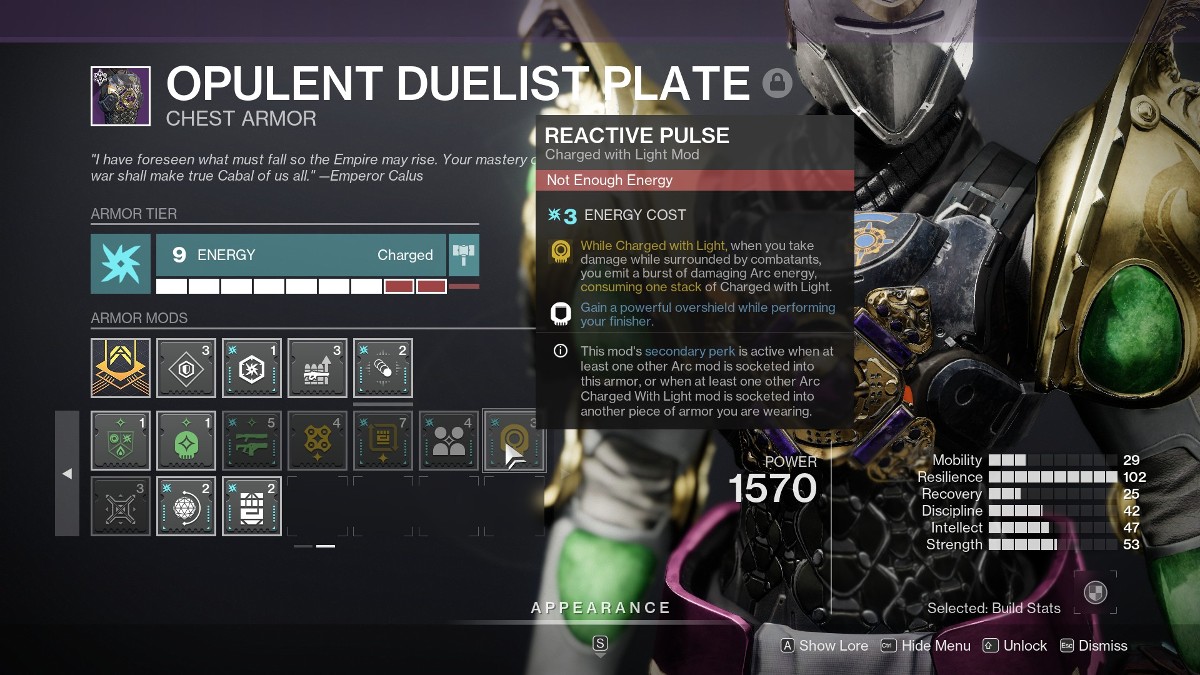
Task: Choose the crossed-square mod costing 3
Action: (x=121, y=505)
